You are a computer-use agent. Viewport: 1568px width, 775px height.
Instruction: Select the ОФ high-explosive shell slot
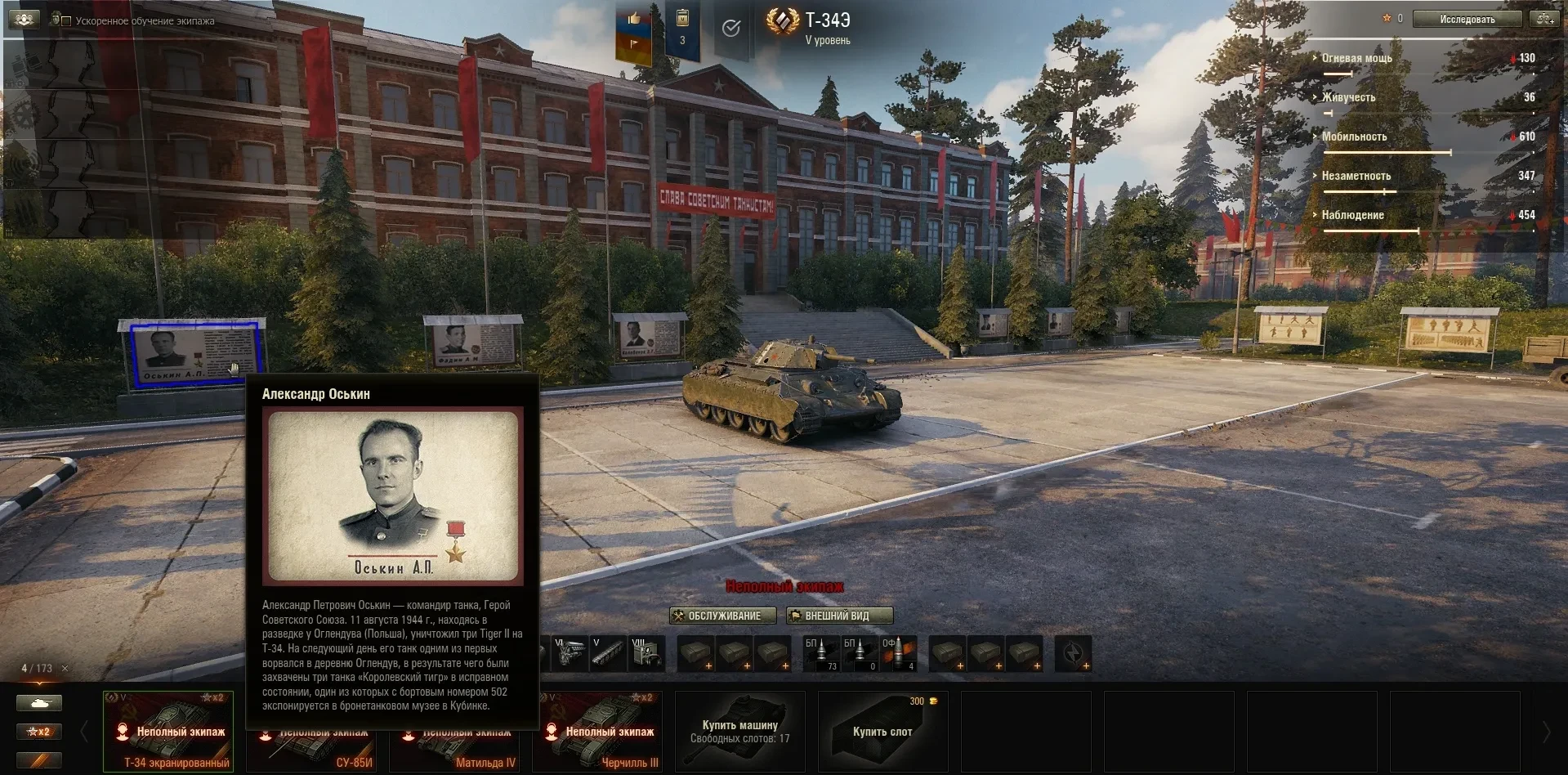point(898,654)
